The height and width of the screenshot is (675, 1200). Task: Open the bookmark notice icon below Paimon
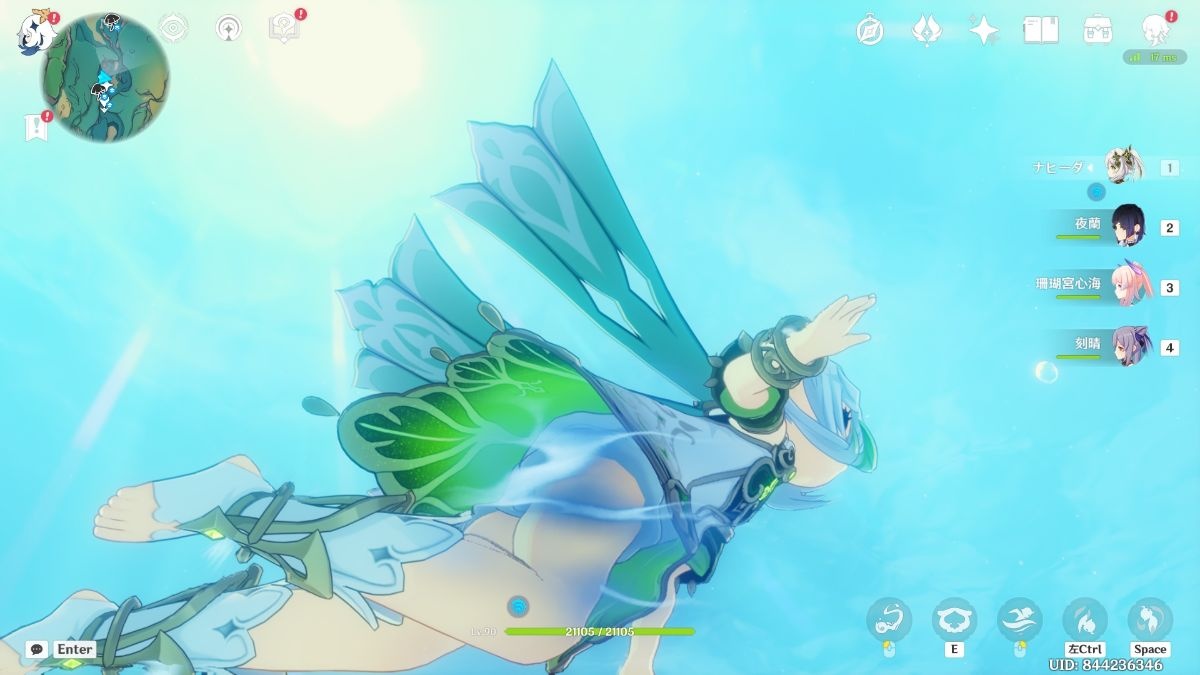37,127
